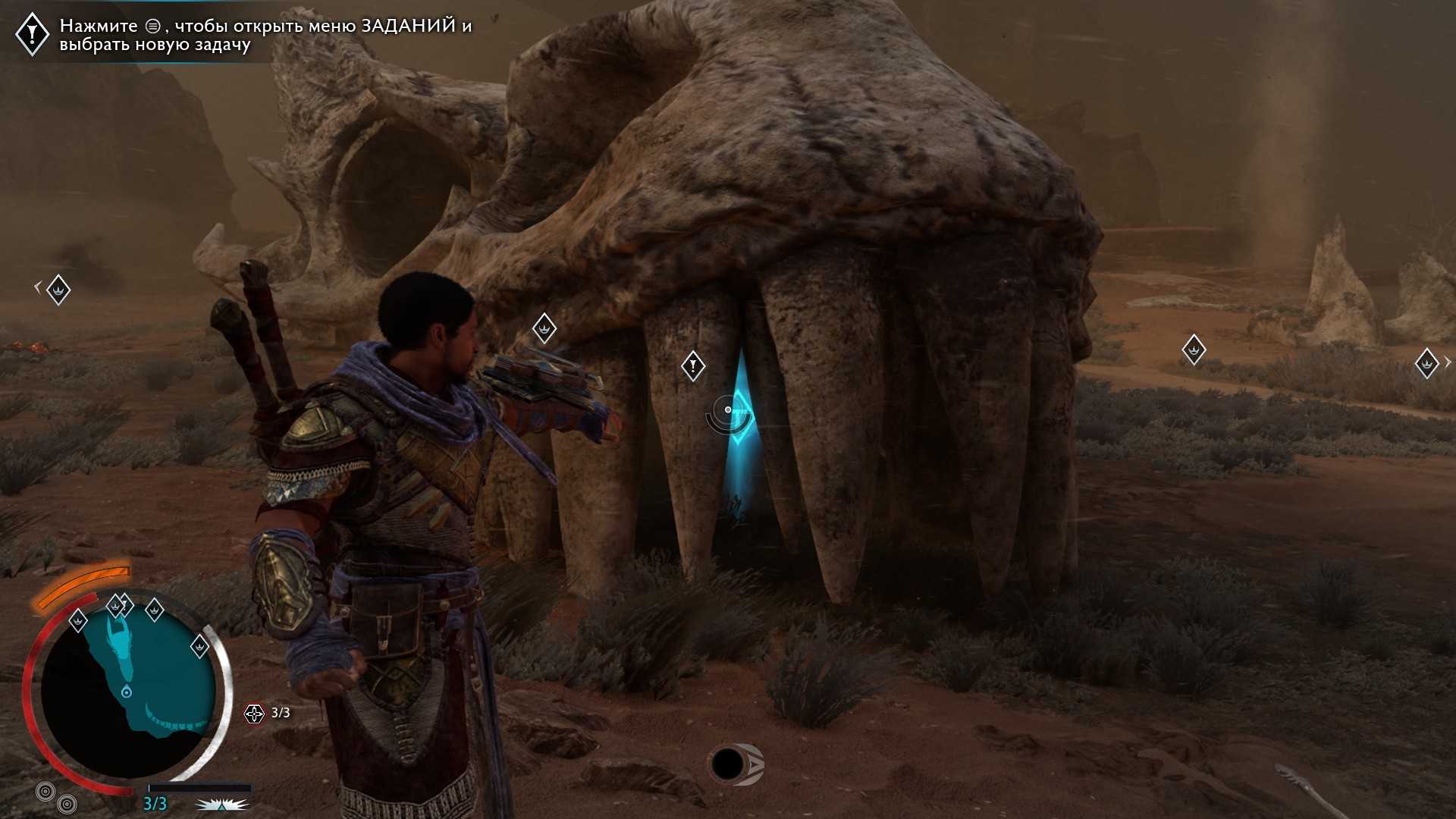Click the red icon beside the 3/3 counter

[253, 713]
